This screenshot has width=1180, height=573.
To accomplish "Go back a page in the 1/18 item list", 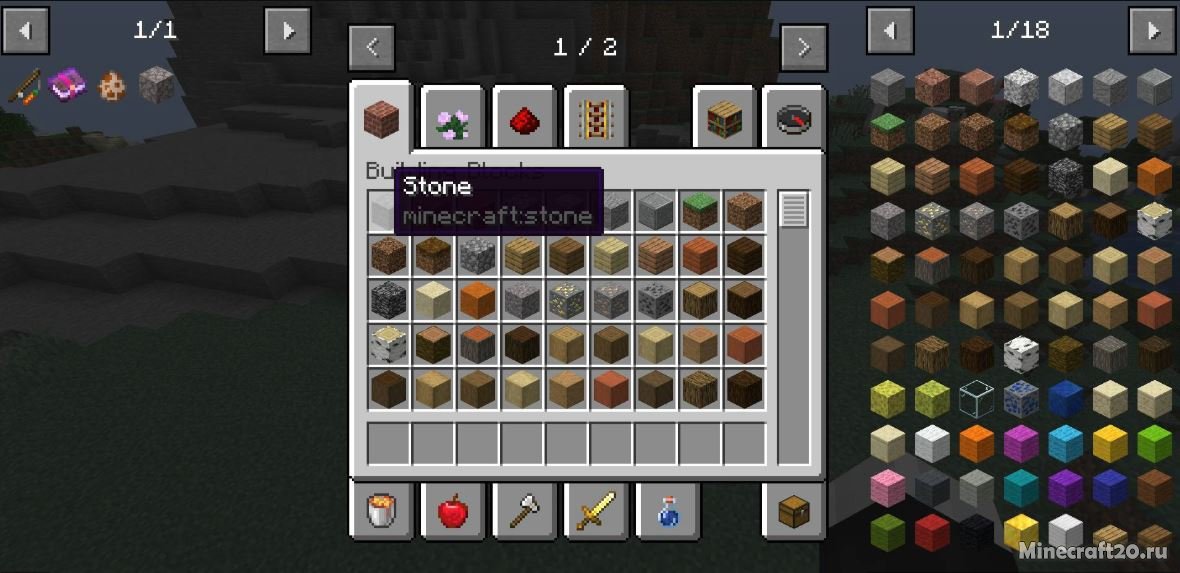I will click(x=889, y=30).
